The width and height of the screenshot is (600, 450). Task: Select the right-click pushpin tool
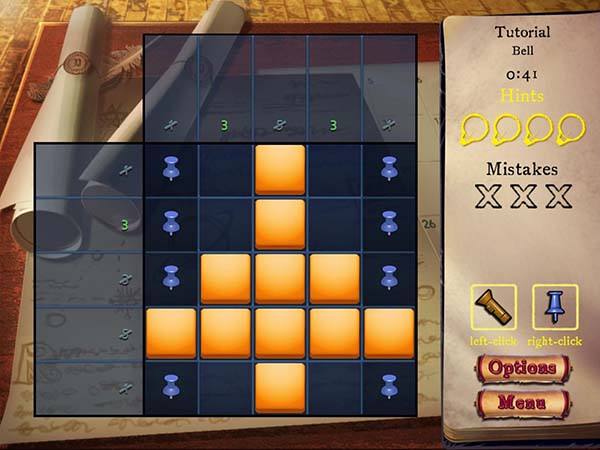pyautogui.click(x=555, y=307)
